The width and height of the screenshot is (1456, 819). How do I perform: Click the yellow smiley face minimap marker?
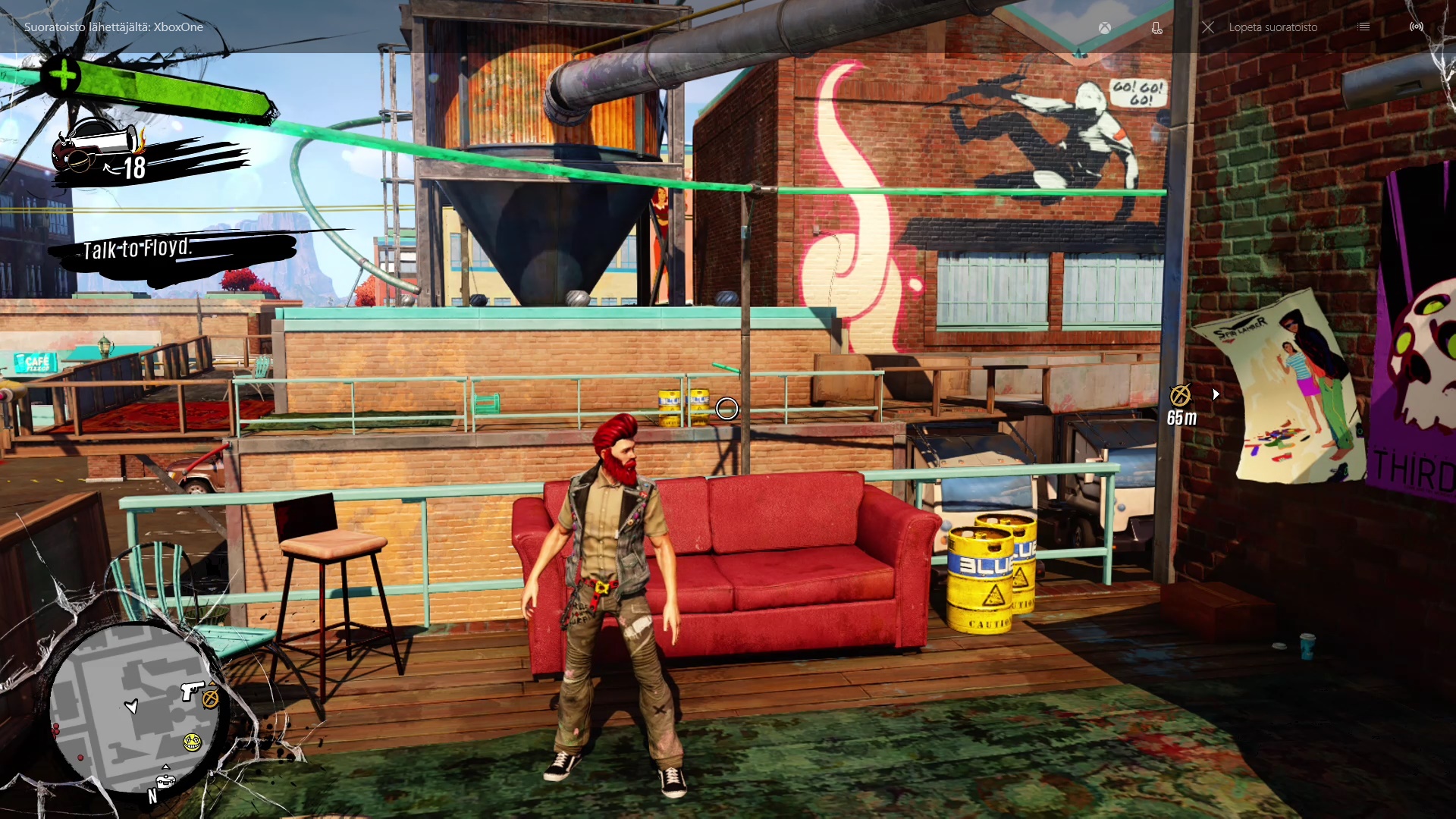[x=193, y=742]
